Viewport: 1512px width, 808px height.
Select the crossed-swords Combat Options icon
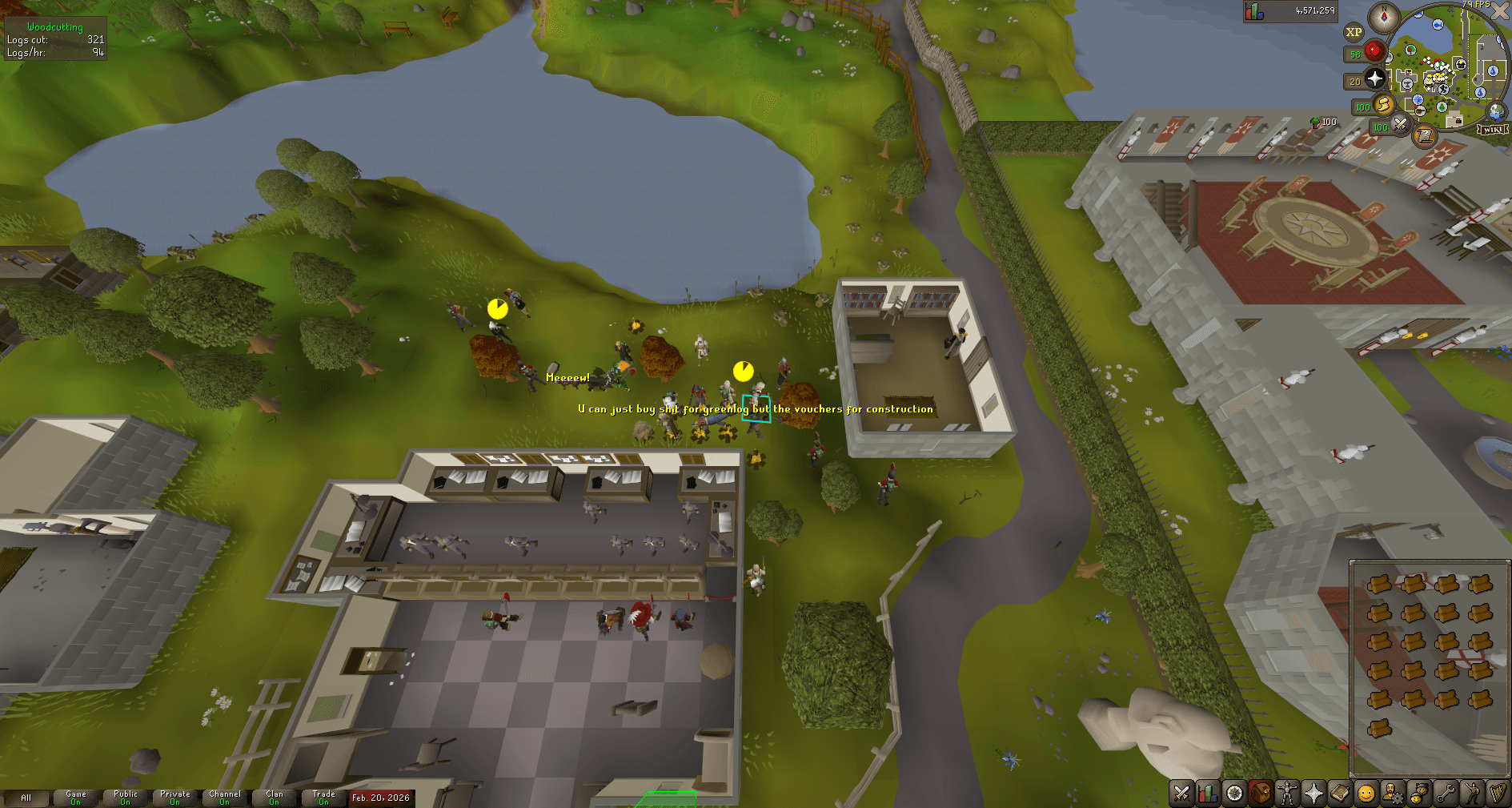[x=1181, y=794]
